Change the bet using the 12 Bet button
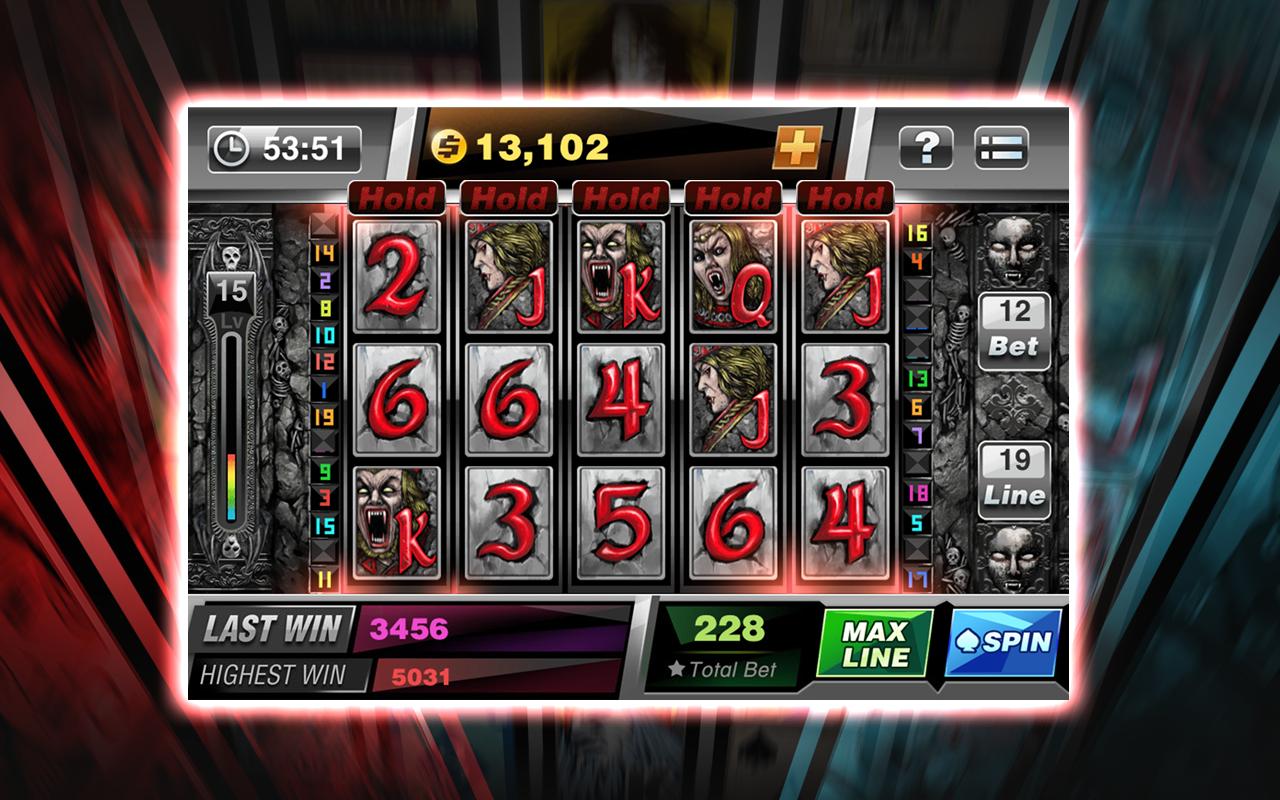This screenshot has width=1280, height=800. coord(1014,329)
